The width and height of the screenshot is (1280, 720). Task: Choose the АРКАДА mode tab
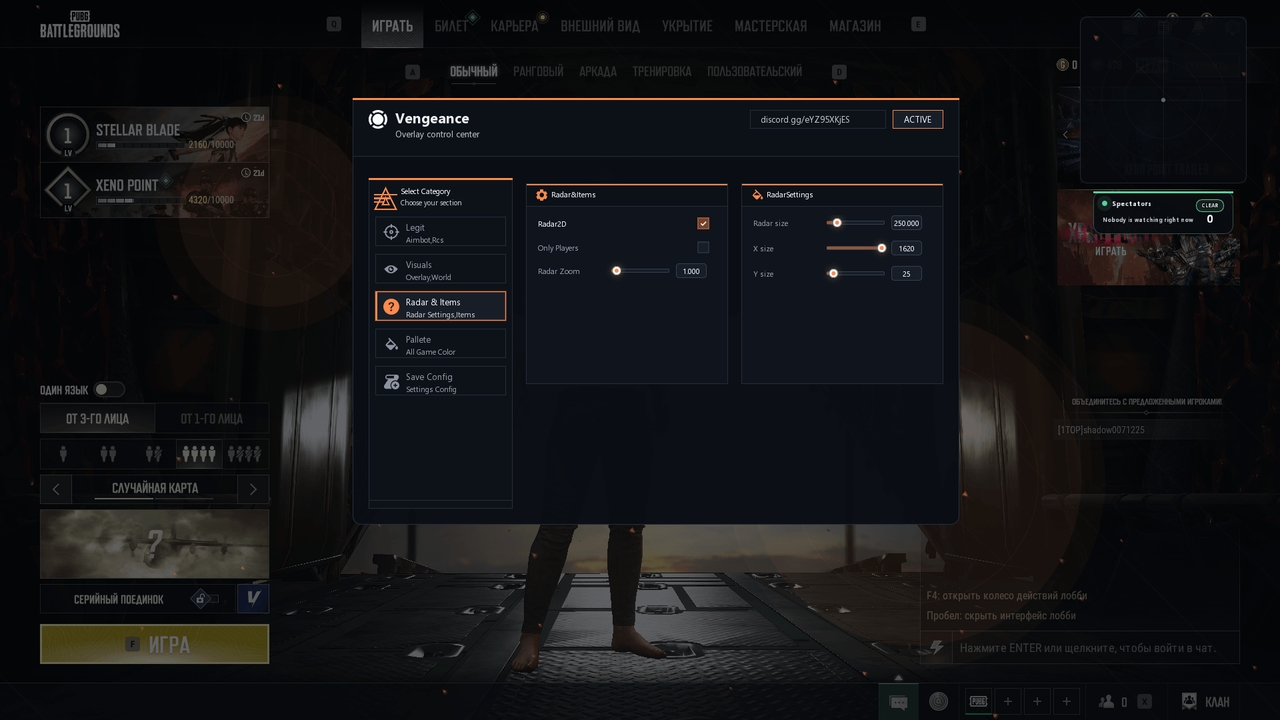[598, 71]
